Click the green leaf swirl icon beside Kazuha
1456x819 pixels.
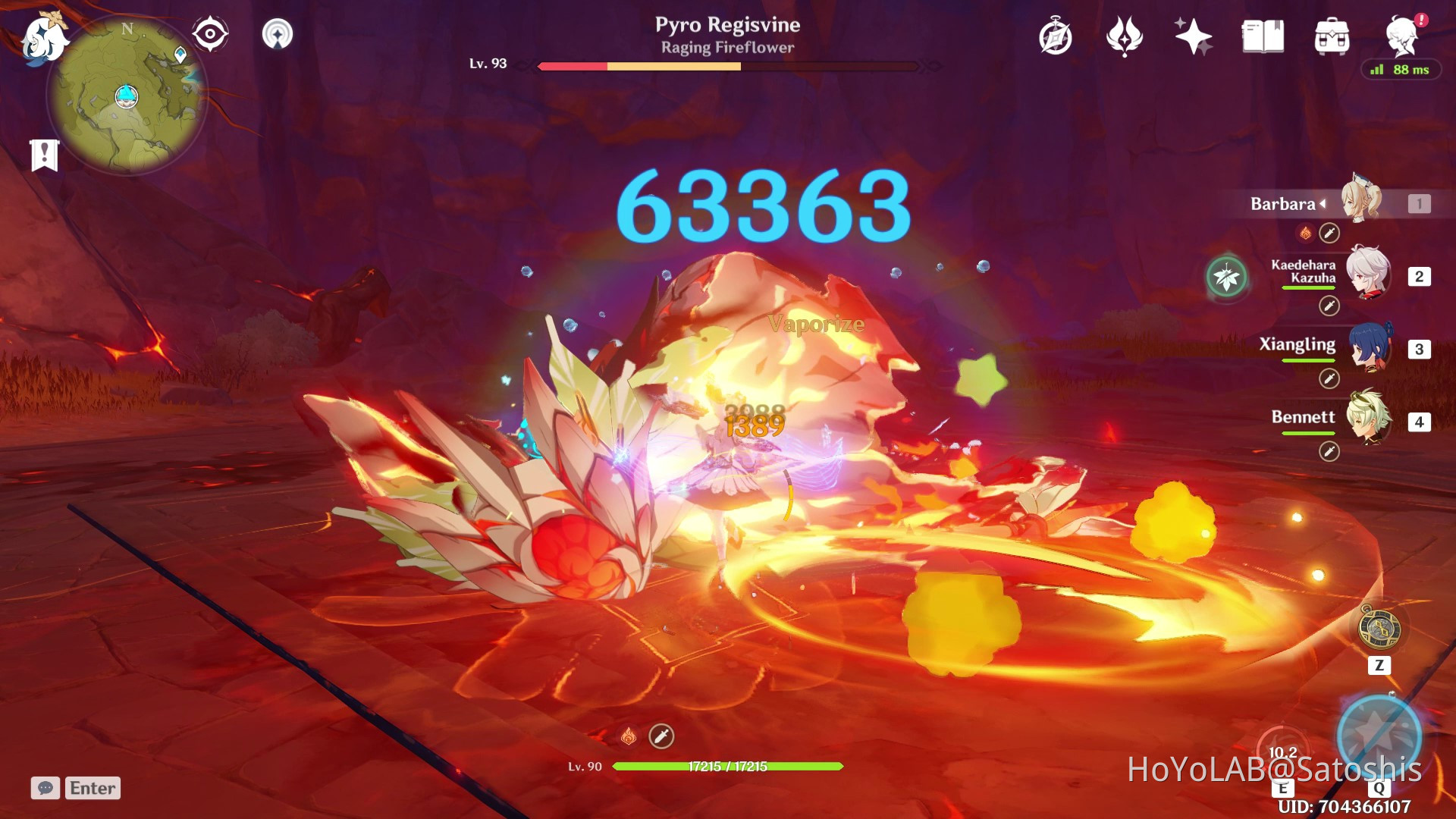pos(1226,277)
